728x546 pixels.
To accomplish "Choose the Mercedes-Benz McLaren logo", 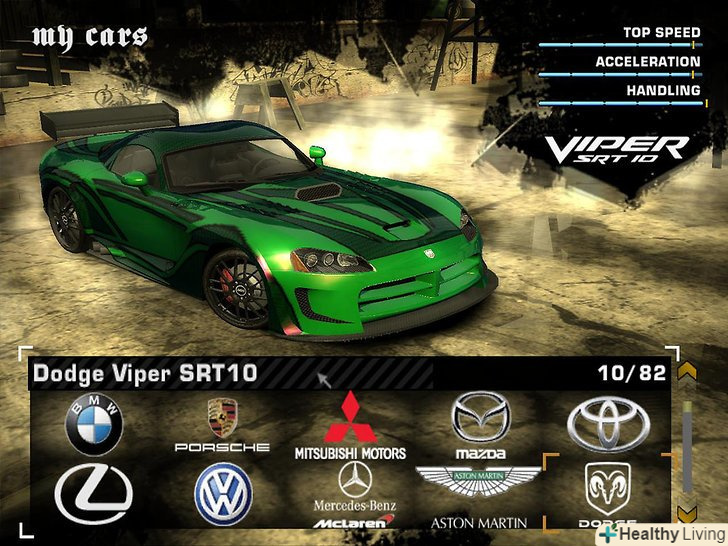I will (353, 494).
